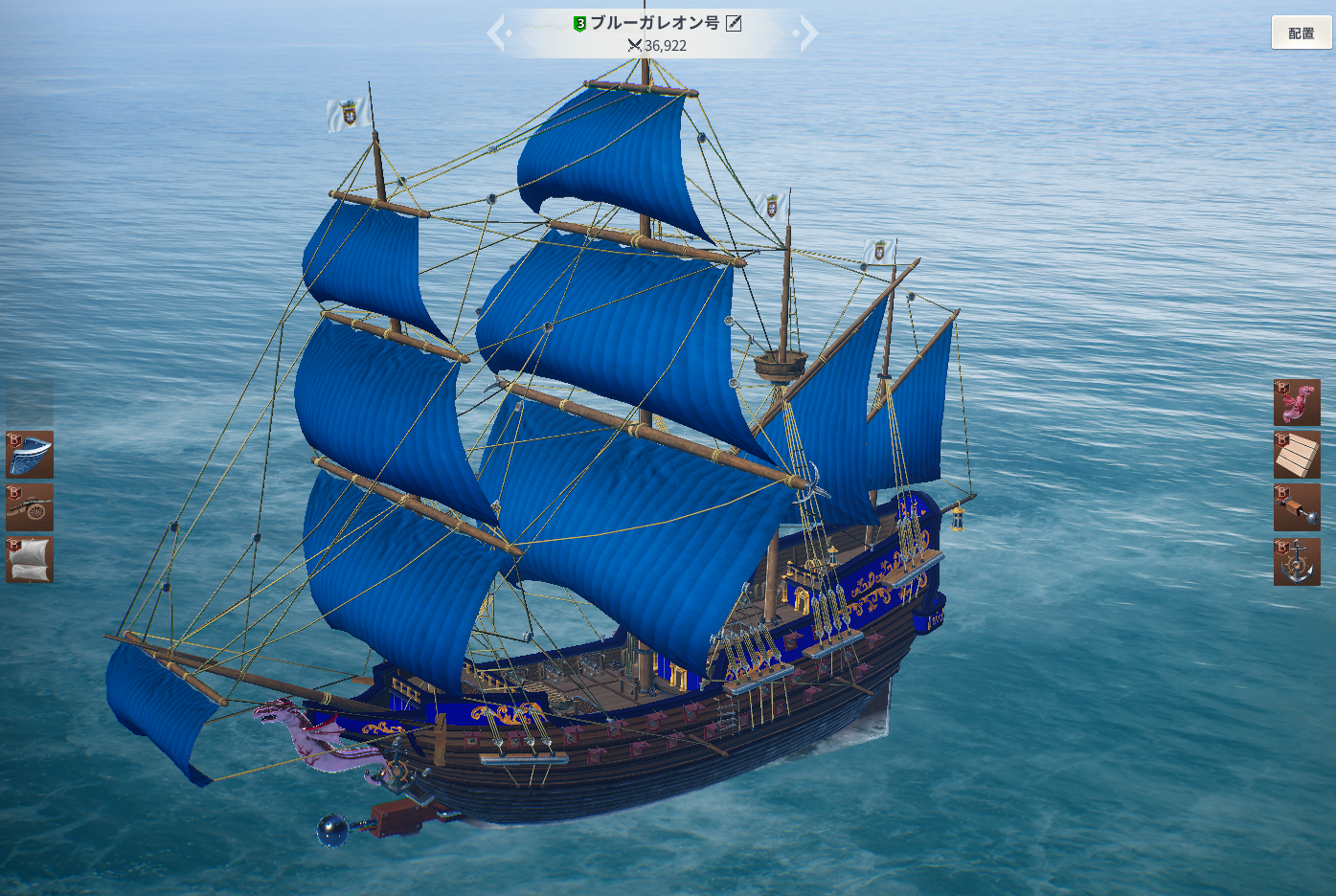Choose the white sails equipment slot
Image resolution: width=1336 pixels, height=896 pixels.
coord(30,559)
